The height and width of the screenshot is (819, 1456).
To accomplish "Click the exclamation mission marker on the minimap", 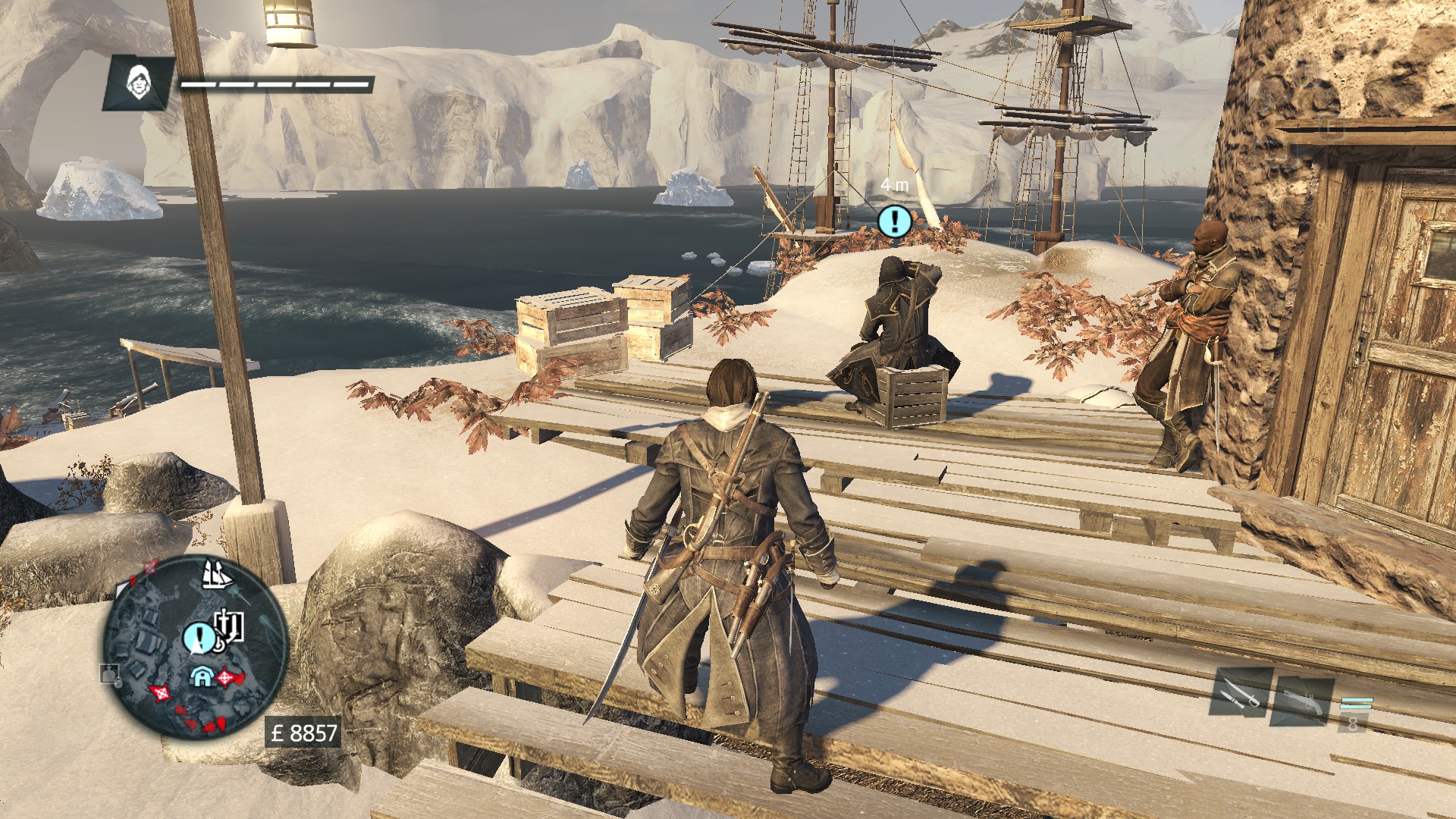I will 199,635.
